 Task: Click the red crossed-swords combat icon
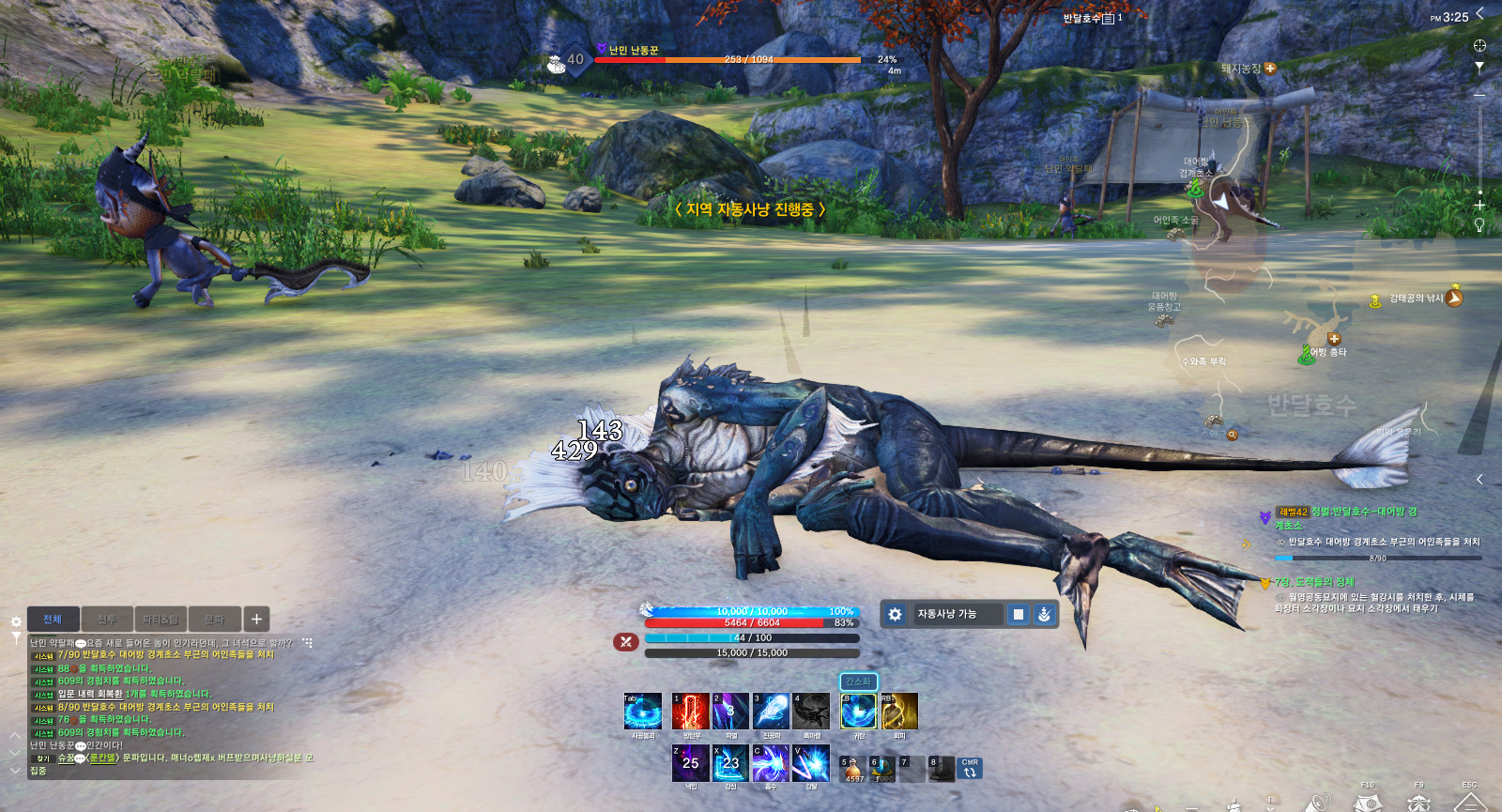click(x=626, y=642)
